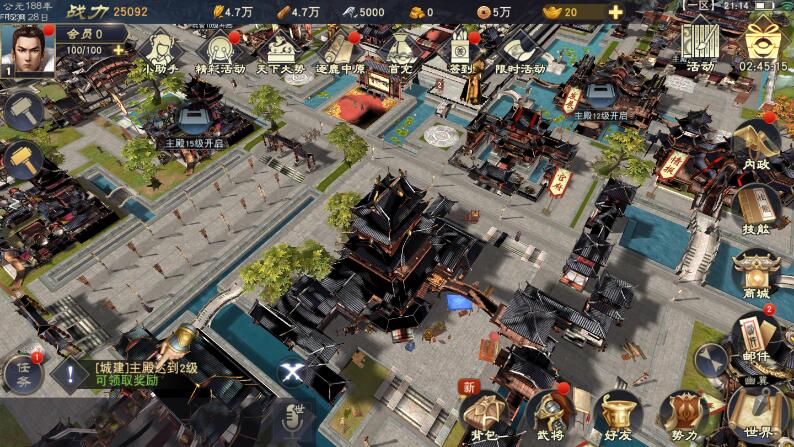The image size is (794, 447).
Task: Open the 首充 first-recharge offer
Action: coord(400,52)
